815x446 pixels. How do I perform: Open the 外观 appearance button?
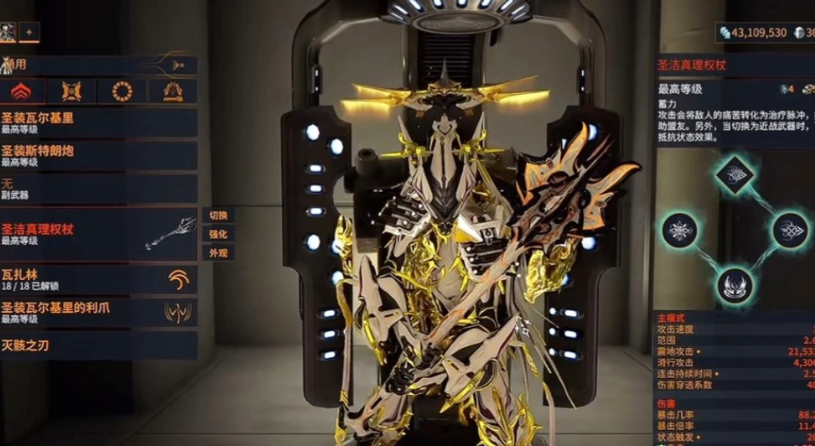click(x=218, y=253)
